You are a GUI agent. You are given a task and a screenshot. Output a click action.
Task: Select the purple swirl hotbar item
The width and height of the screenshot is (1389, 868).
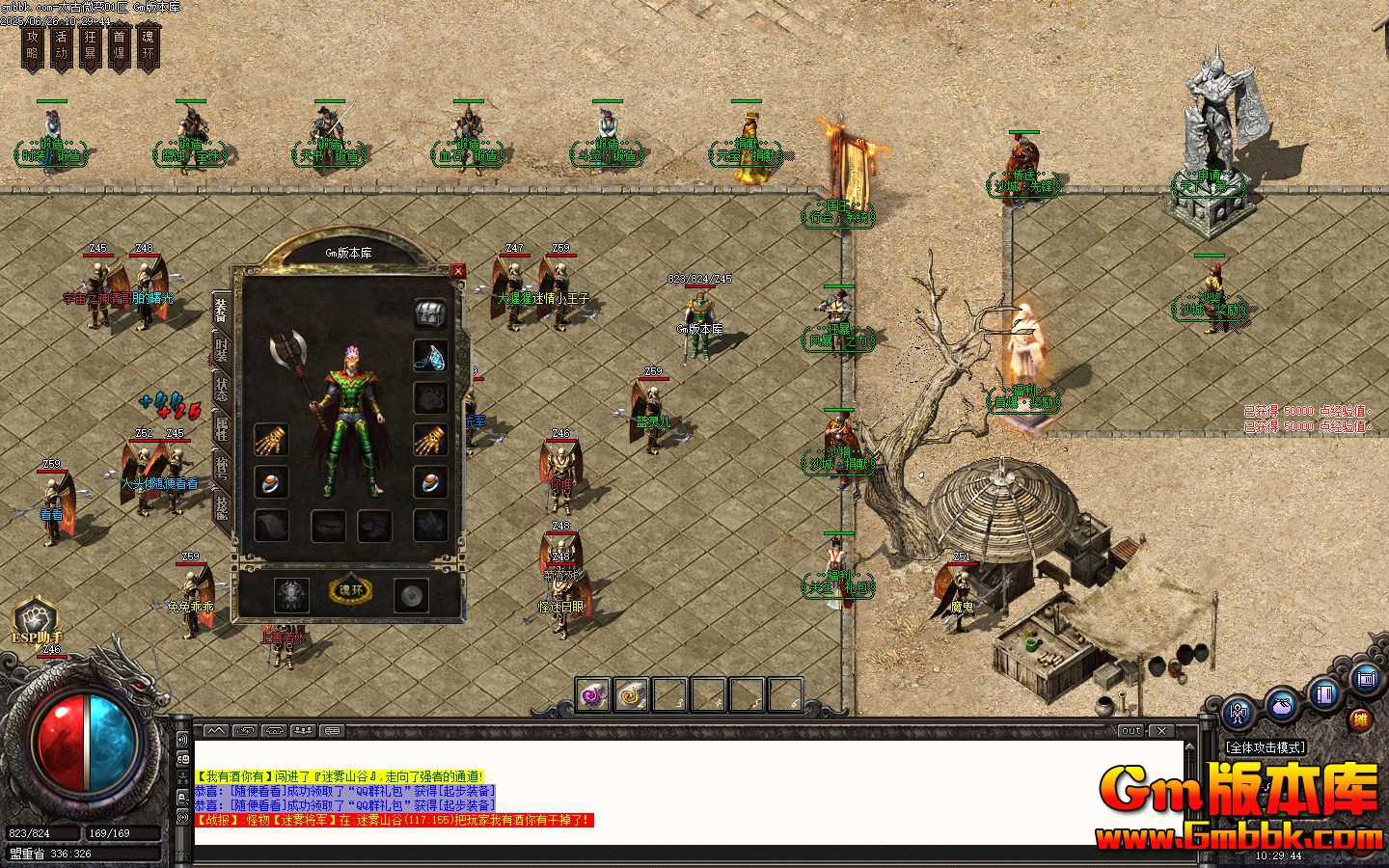592,694
